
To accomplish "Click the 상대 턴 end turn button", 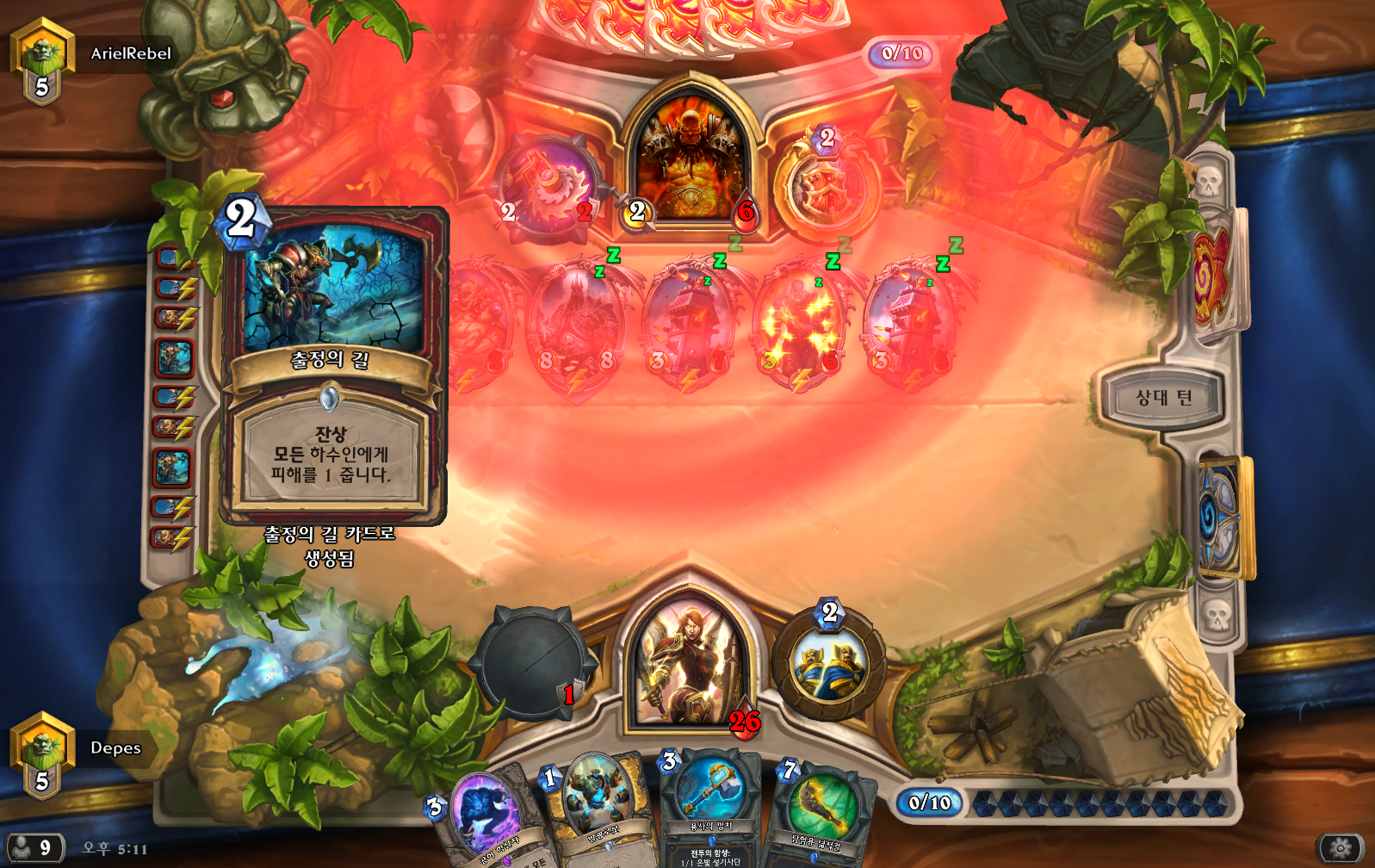I will (x=1163, y=398).
